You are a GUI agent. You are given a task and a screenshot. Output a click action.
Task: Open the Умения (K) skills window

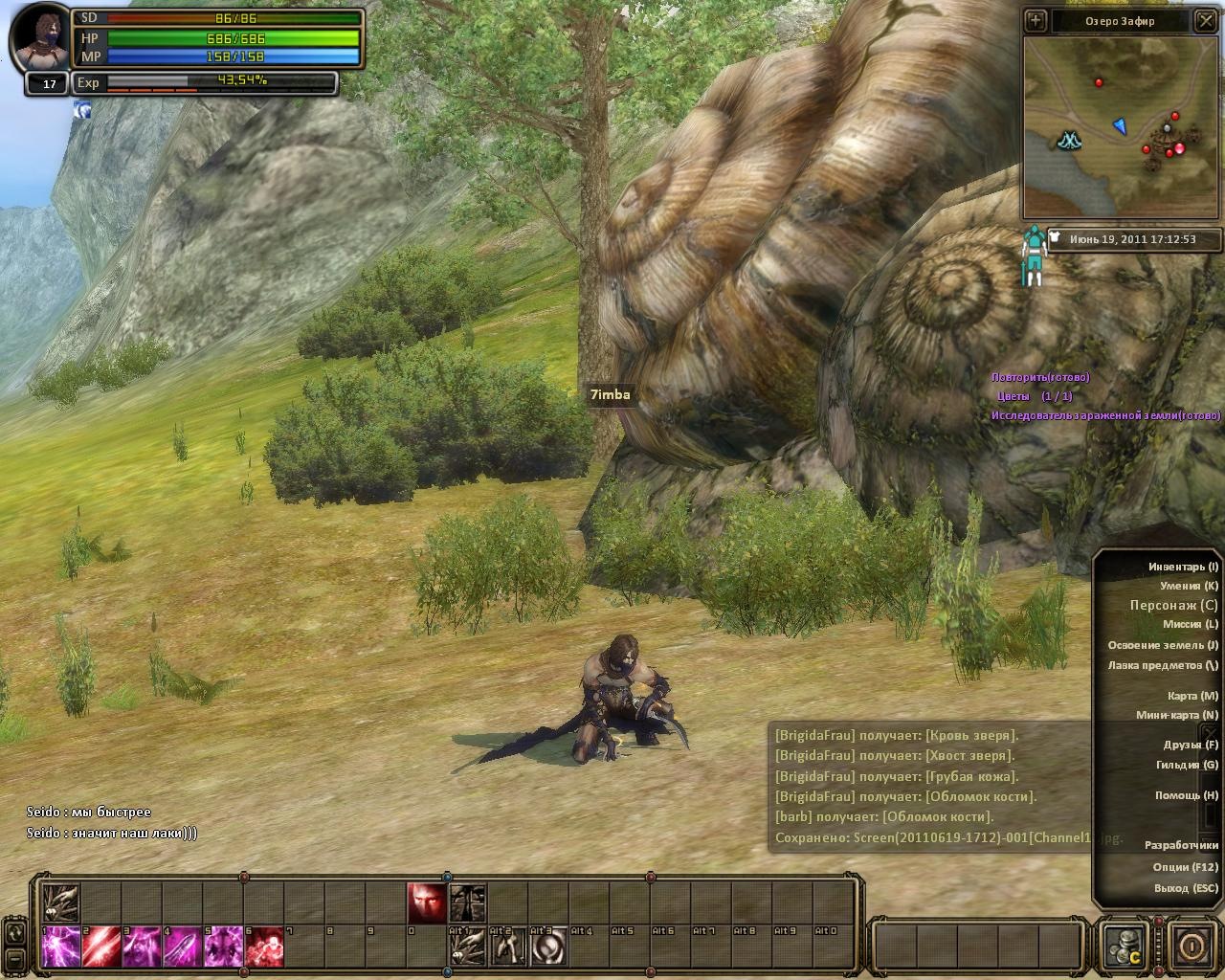click(1189, 586)
